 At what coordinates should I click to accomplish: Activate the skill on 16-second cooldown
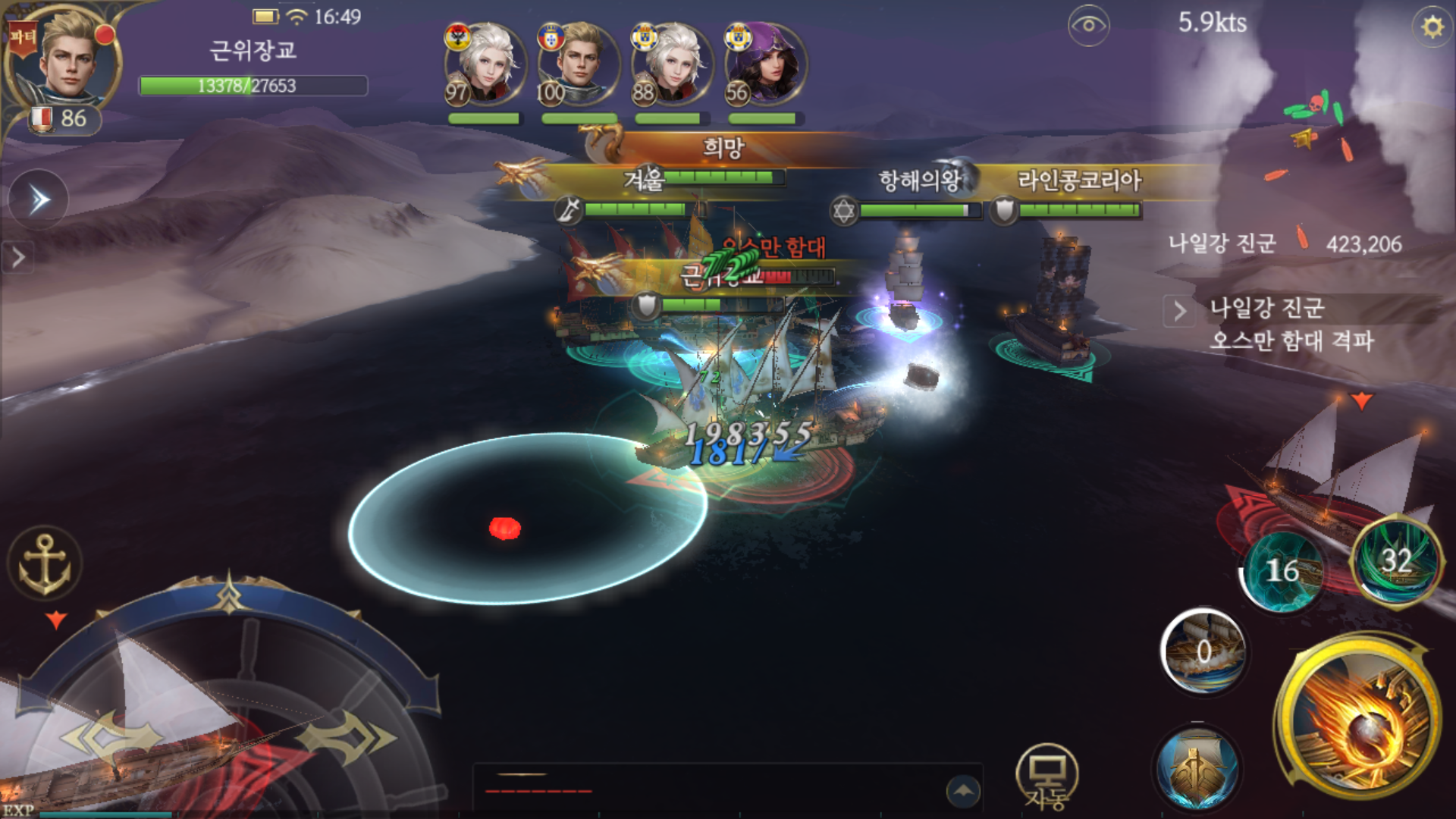[1282, 570]
